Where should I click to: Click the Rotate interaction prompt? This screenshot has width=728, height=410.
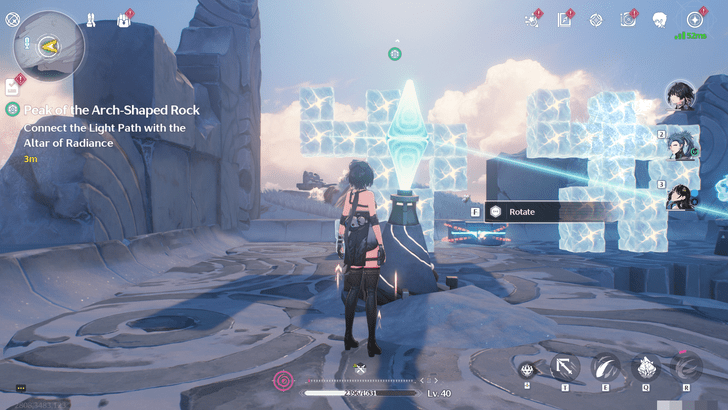coord(545,212)
